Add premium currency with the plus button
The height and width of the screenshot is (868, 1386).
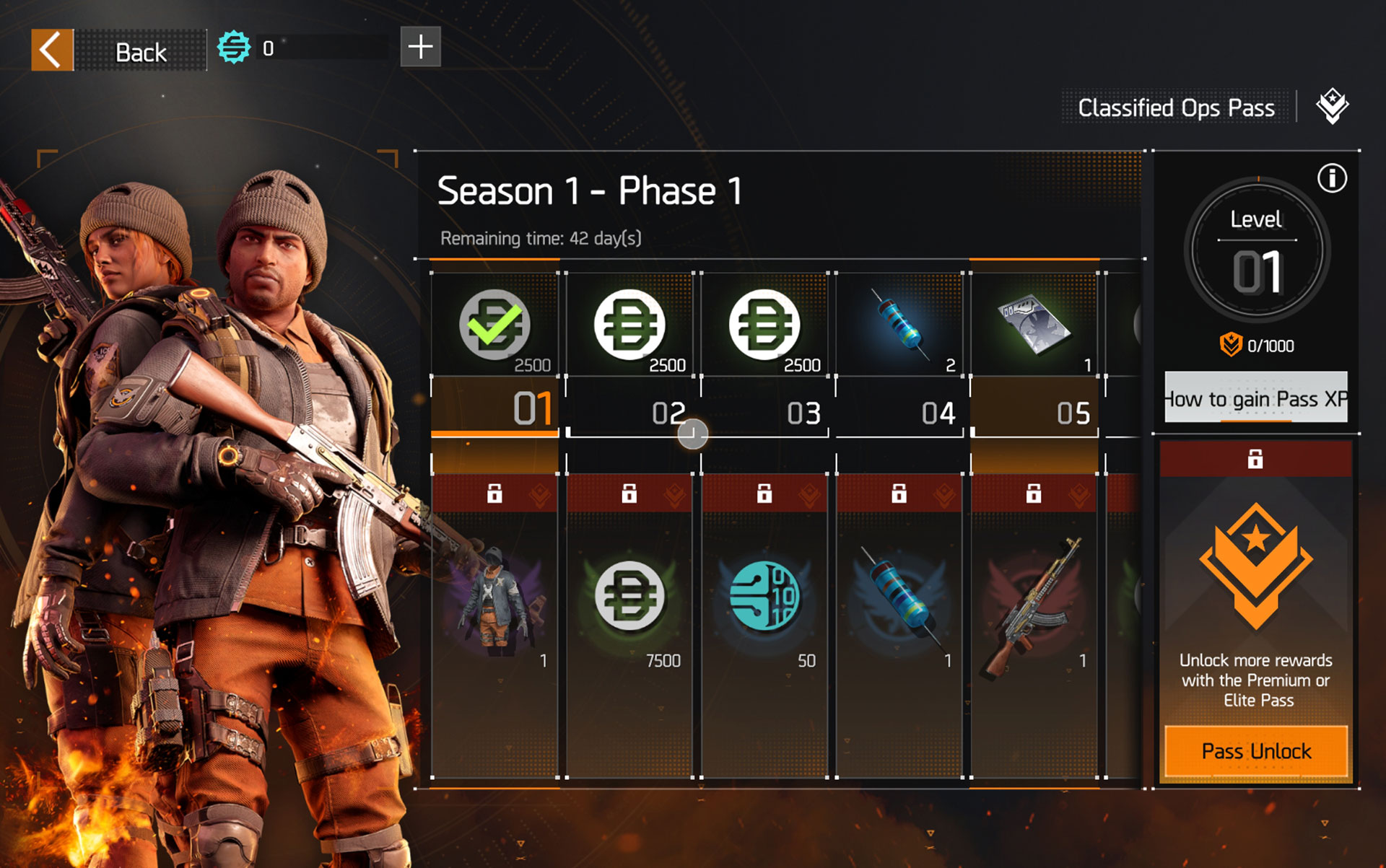pos(420,48)
